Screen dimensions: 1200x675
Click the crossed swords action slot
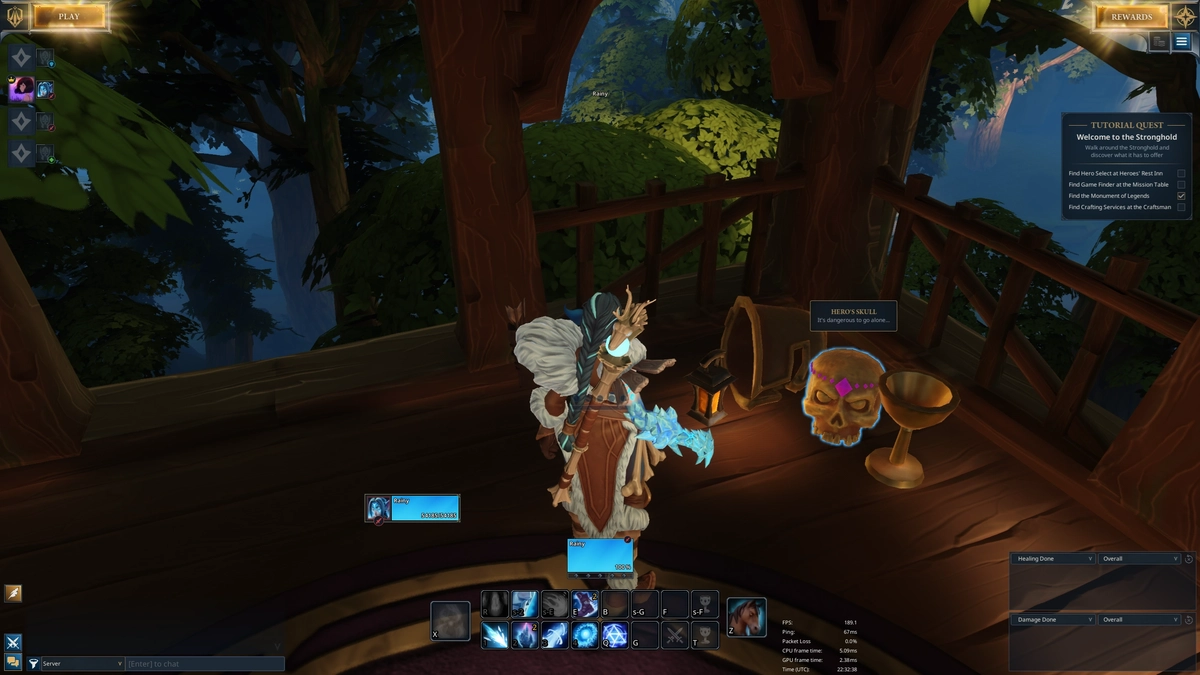[x=675, y=635]
